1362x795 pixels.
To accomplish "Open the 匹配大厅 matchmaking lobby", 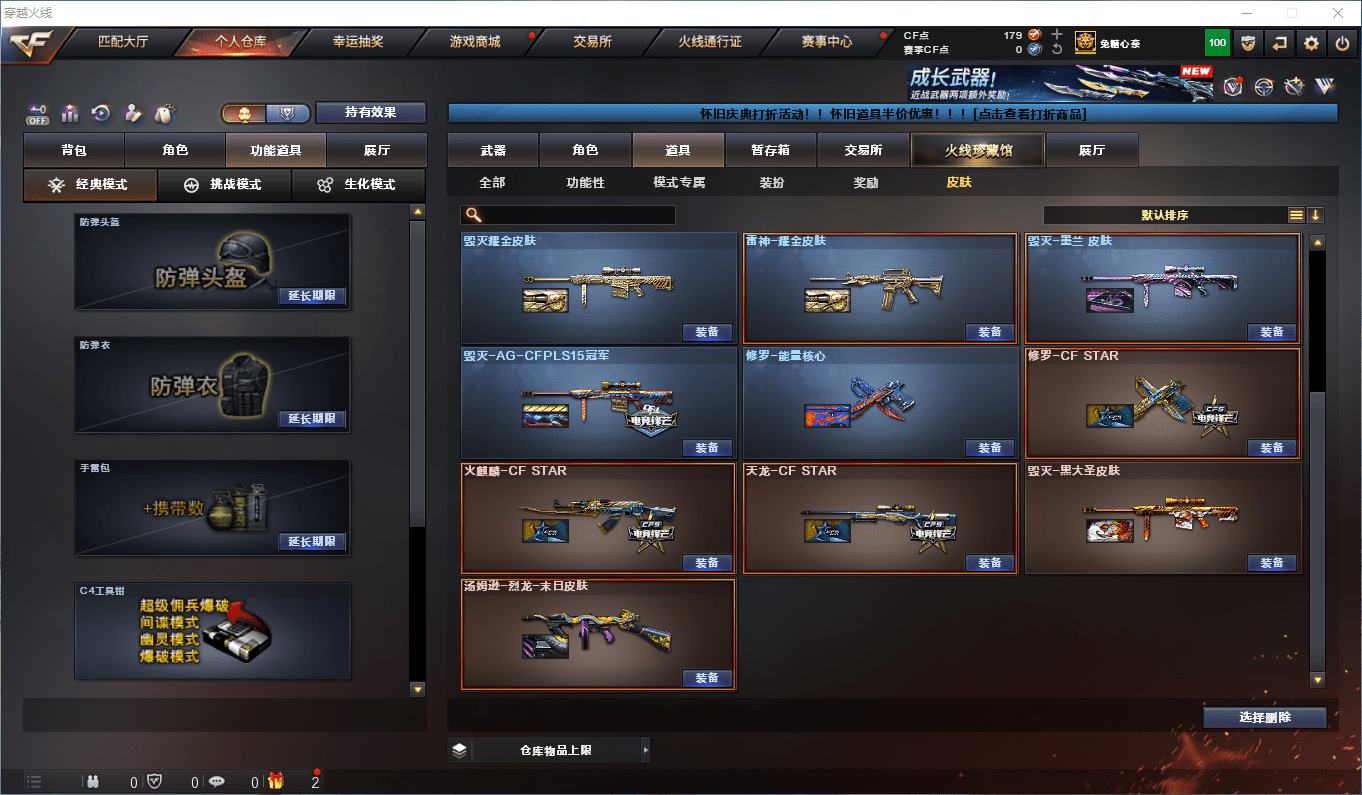I will point(123,42).
